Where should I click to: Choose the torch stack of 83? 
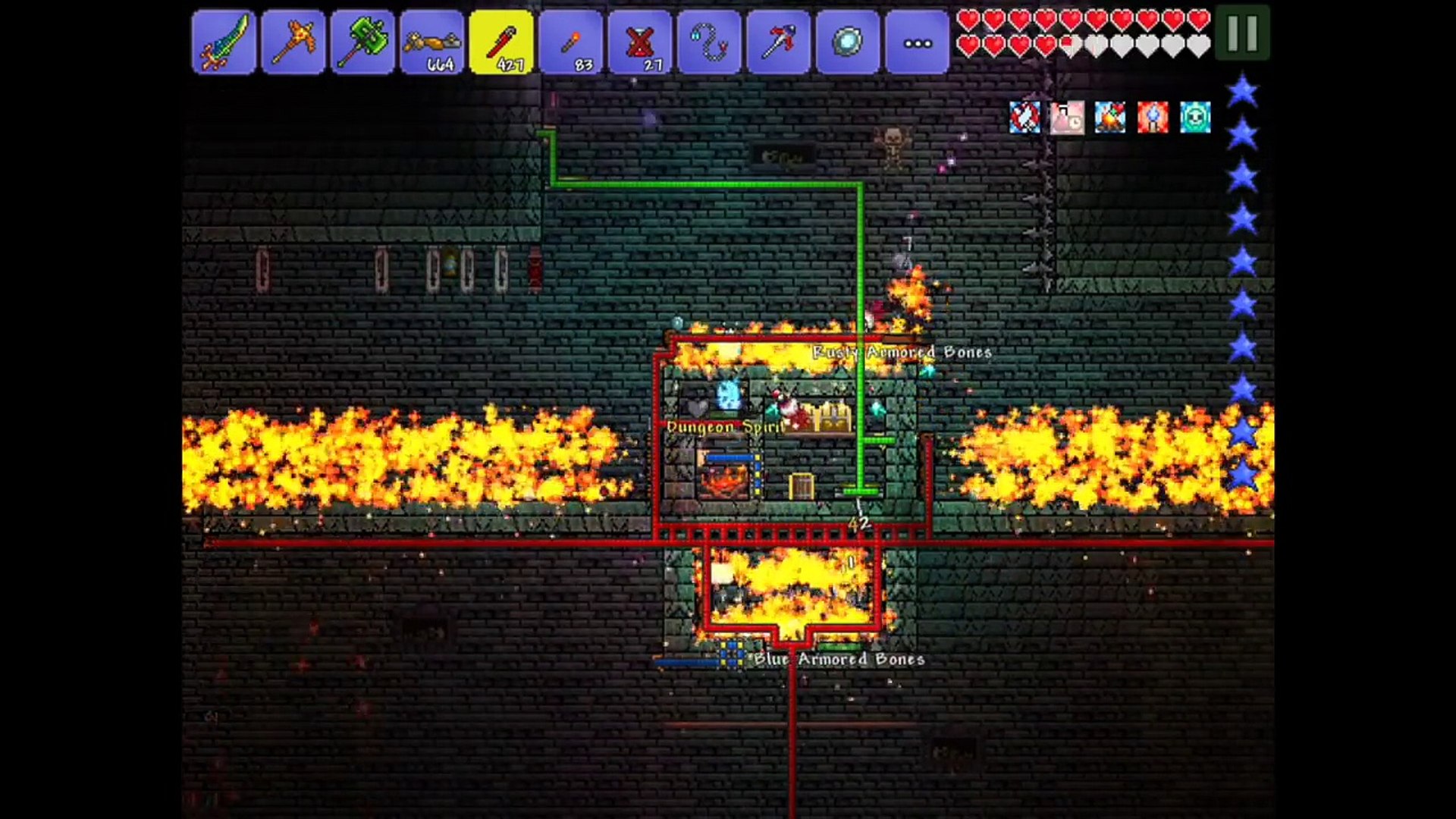(571, 42)
